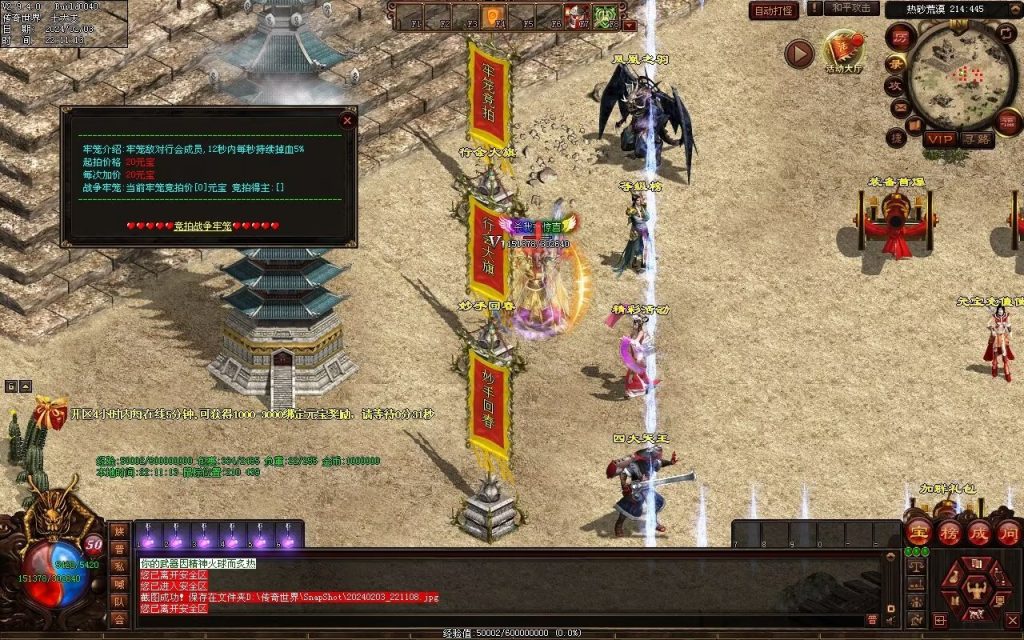This screenshot has width=1024, height=640.
Task: Click the round play arrow button
Action: (798, 53)
